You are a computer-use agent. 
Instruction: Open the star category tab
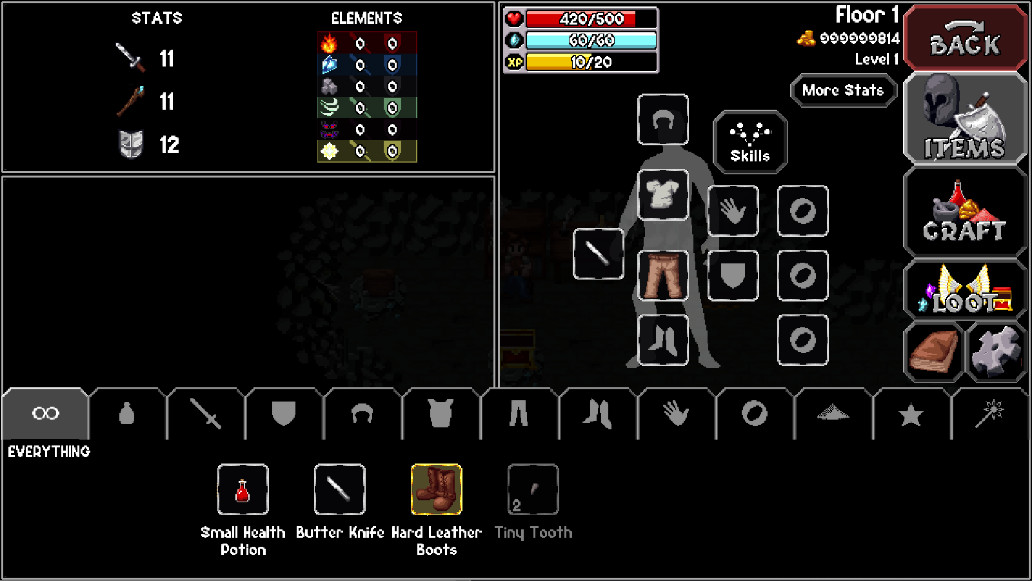[x=910, y=413]
